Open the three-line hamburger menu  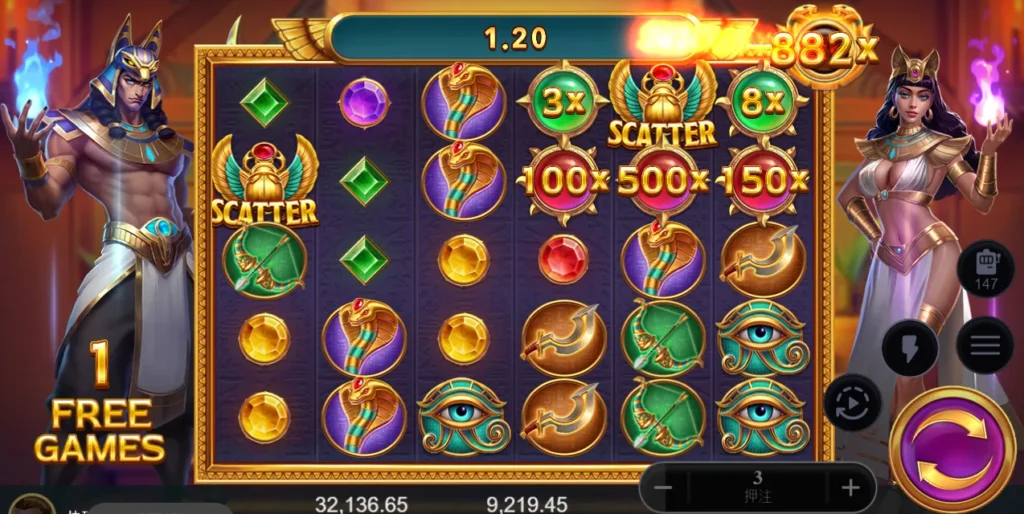click(985, 345)
